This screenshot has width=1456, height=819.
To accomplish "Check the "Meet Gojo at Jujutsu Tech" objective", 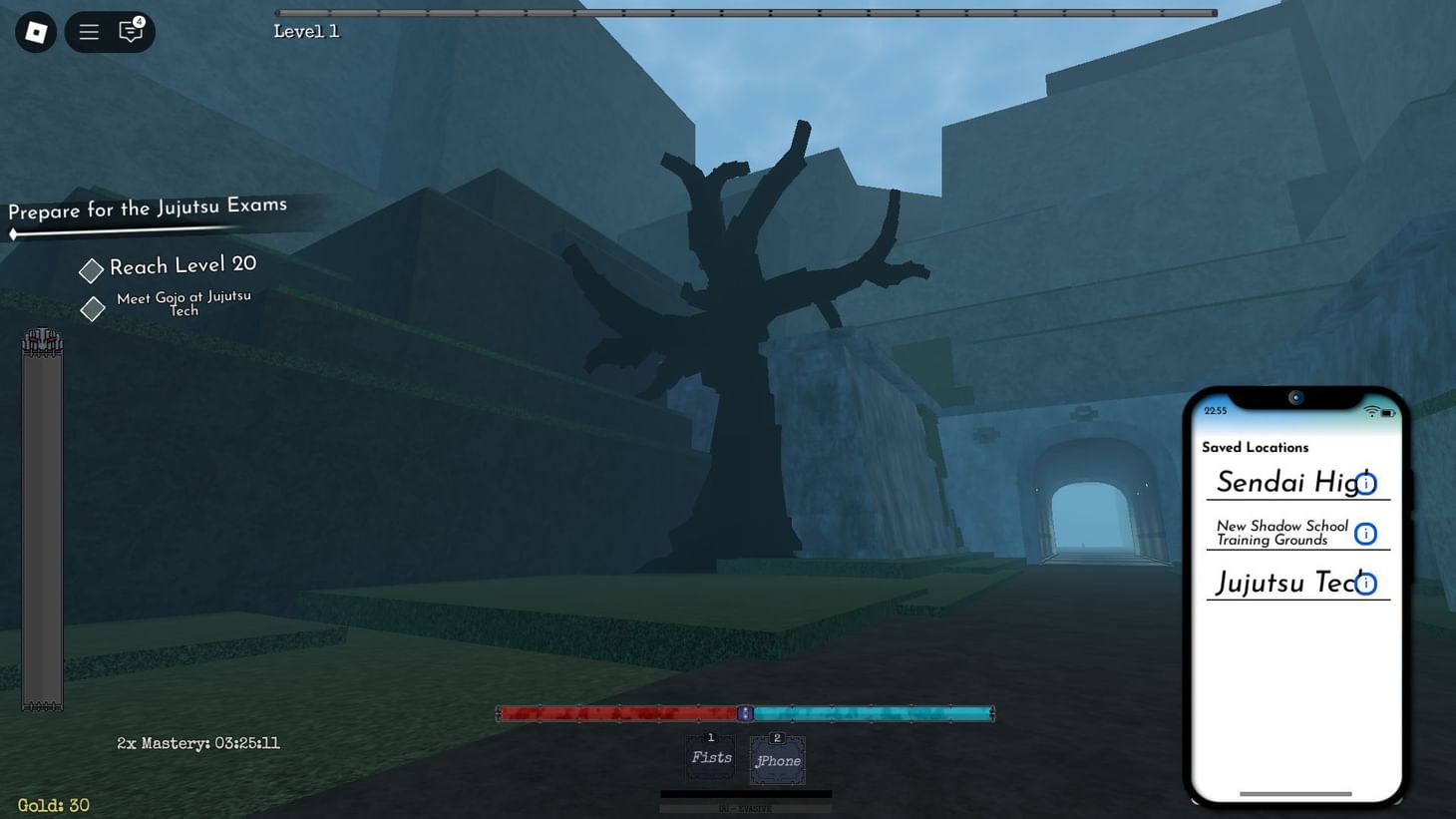I will [92, 308].
